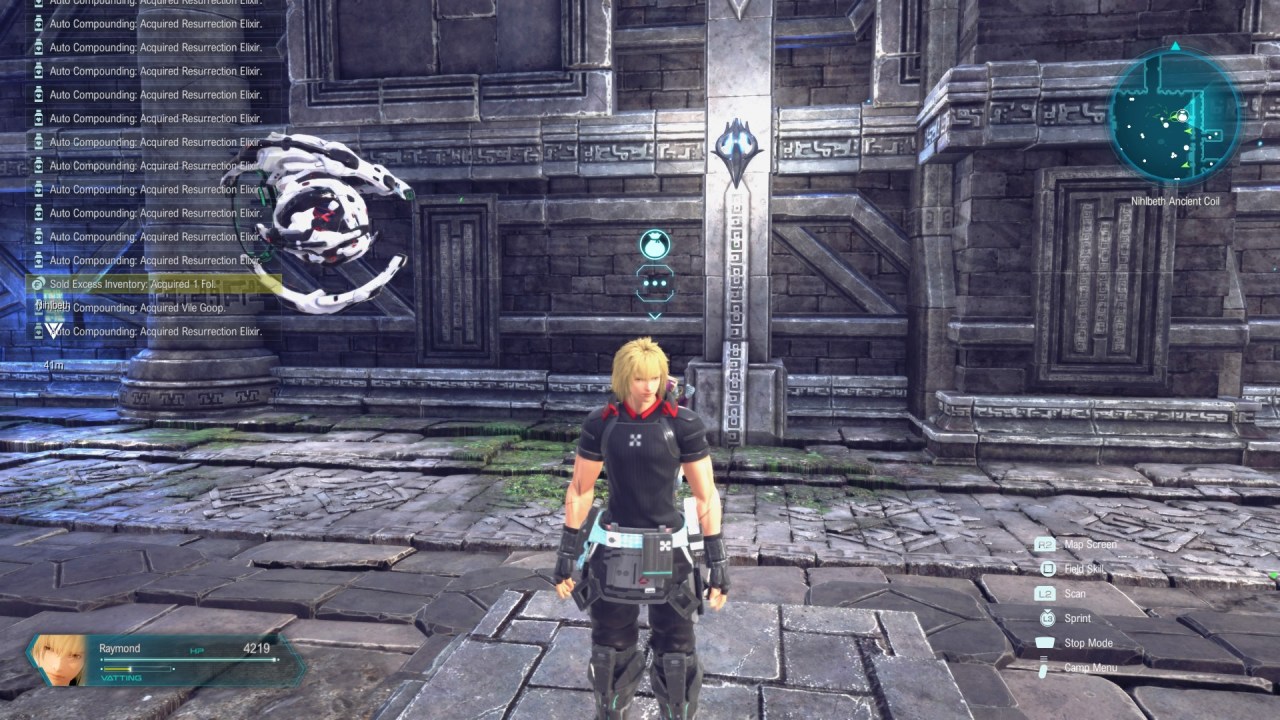This screenshot has width=1280, height=720.
Task: Click the Fol coin icon on the sold notification
Action: coord(36,284)
